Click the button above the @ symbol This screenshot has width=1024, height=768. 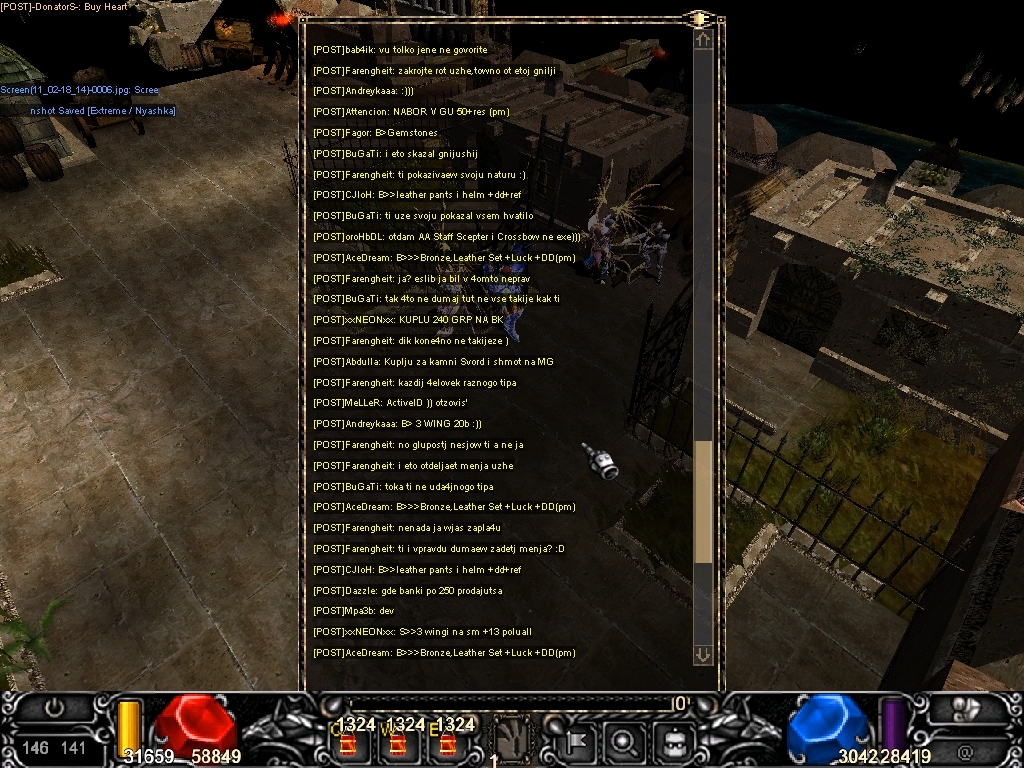coord(964,709)
